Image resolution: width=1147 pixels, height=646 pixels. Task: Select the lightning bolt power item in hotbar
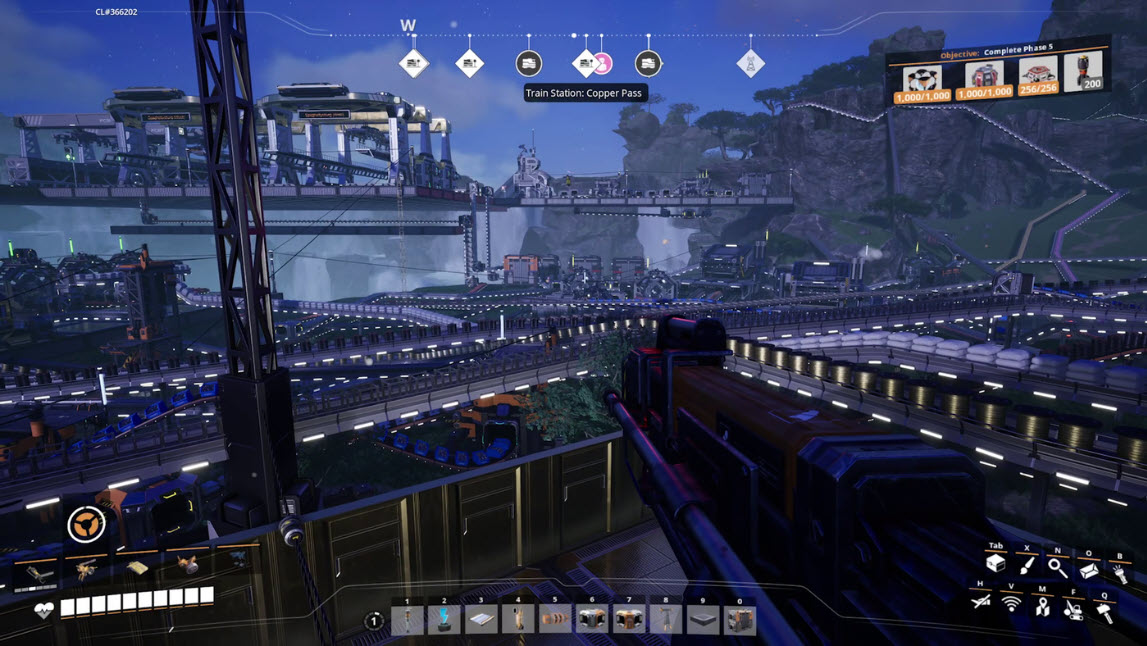[x=444, y=621]
